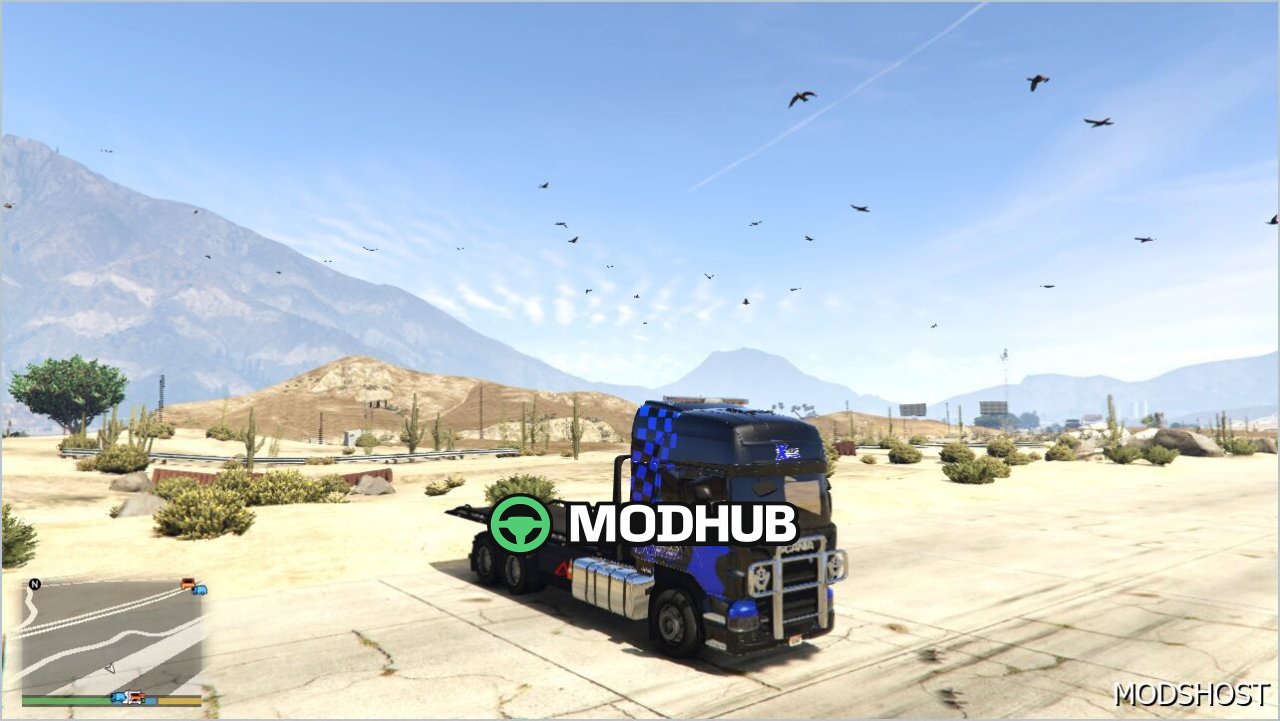Viewport: 1280px width, 721px height.
Task: Click the white vehicle silhouette icon near the health bar
Action: point(127,698)
